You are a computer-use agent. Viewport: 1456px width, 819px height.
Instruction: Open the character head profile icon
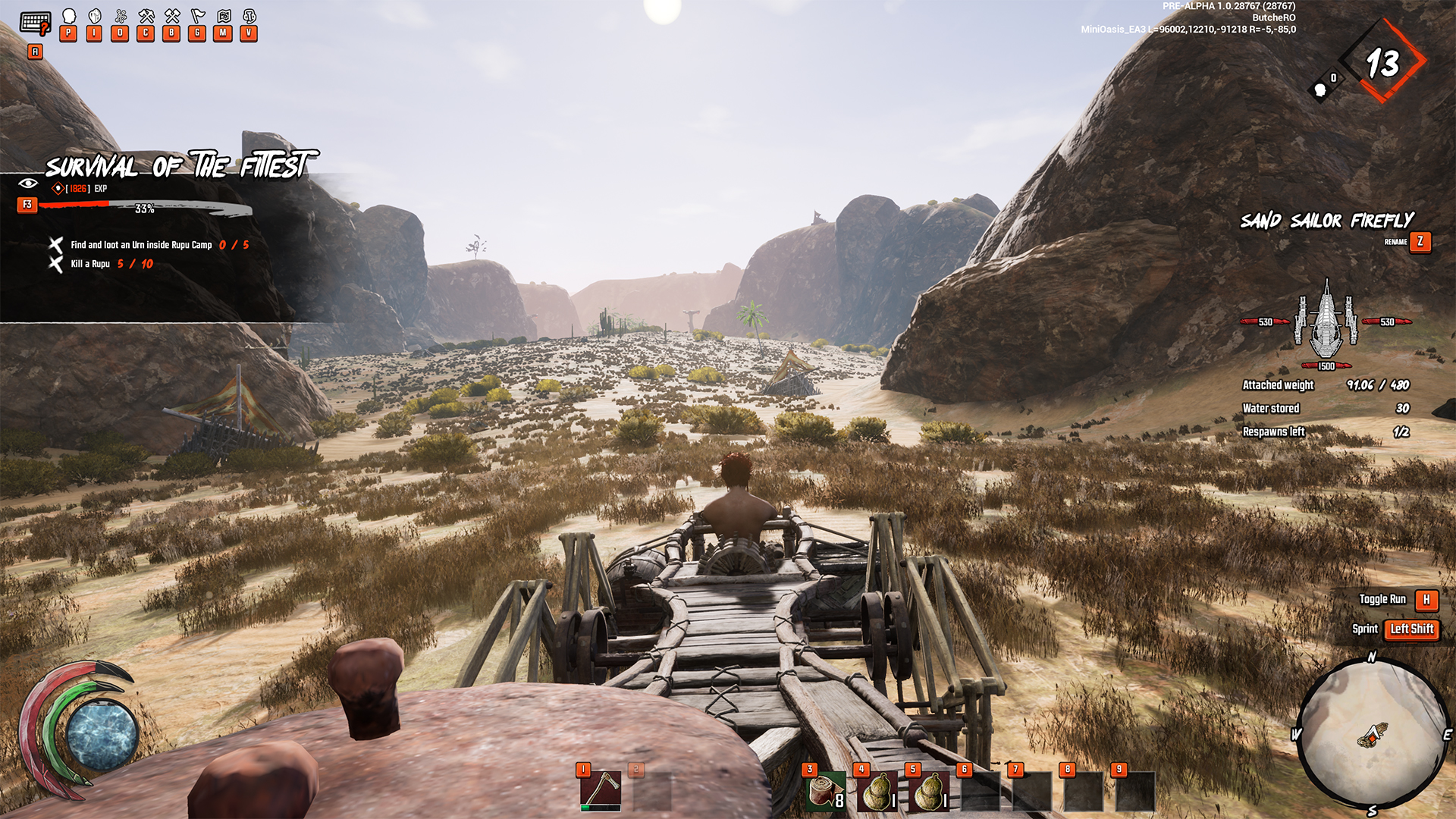(x=68, y=17)
